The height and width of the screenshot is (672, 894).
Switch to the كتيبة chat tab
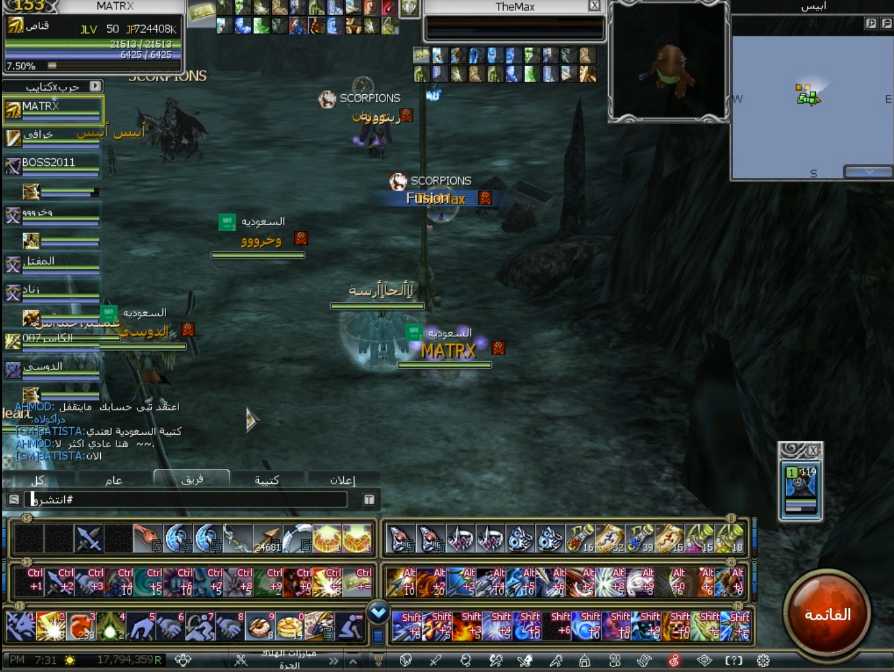click(x=266, y=480)
